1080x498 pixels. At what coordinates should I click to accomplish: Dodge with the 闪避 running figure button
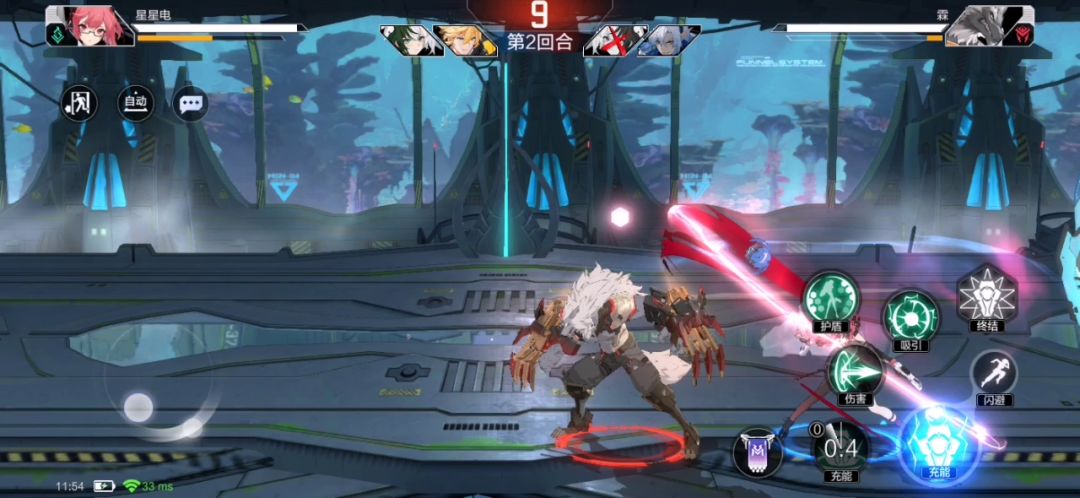pyautogui.click(x=993, y=373)
